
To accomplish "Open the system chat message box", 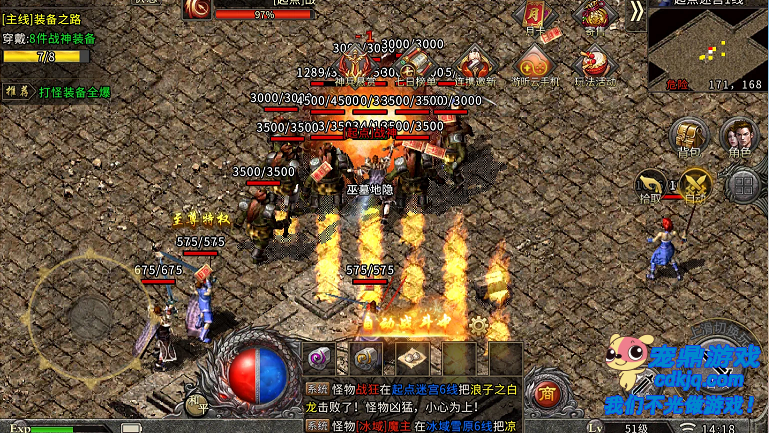I will pyautogui.click(x=410, y=405).
